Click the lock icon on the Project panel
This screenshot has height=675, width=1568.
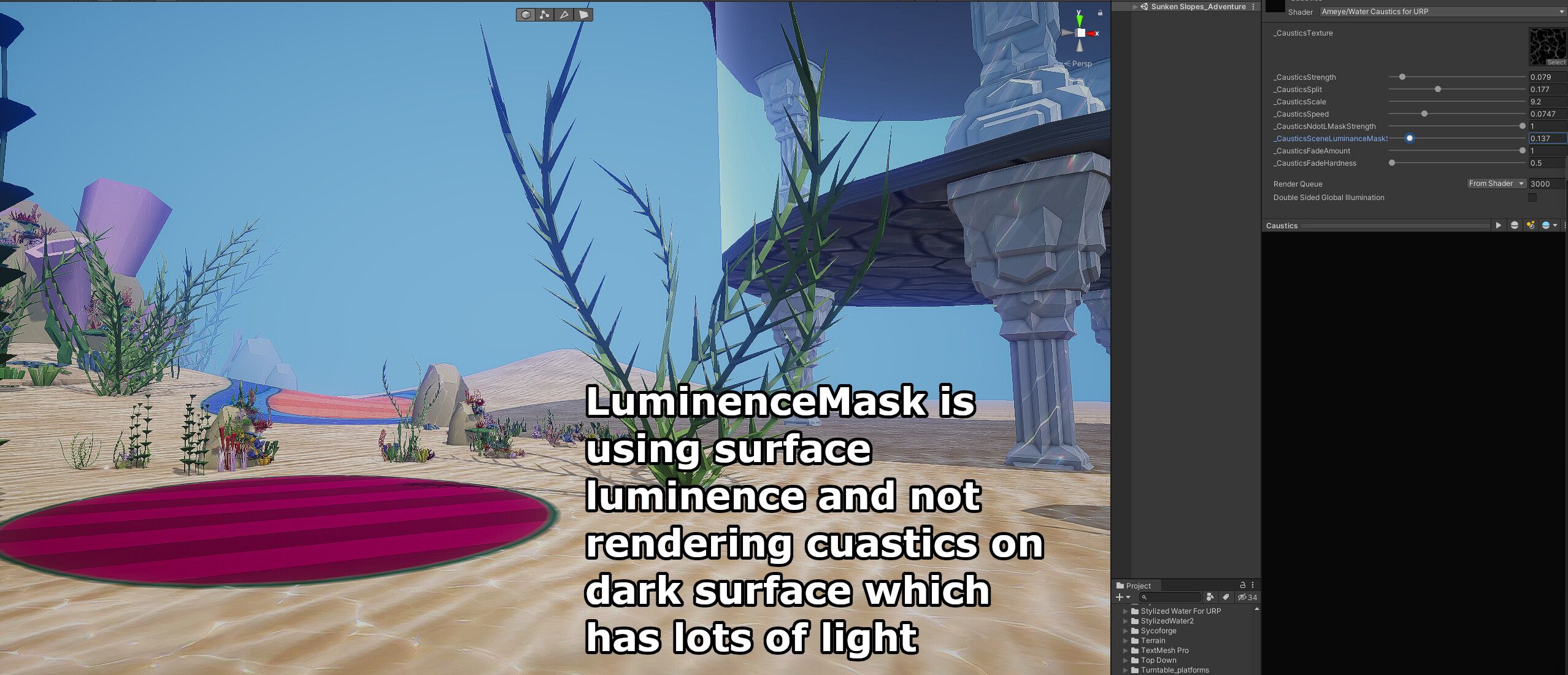pyautogui.click(x=1243, y=585)
